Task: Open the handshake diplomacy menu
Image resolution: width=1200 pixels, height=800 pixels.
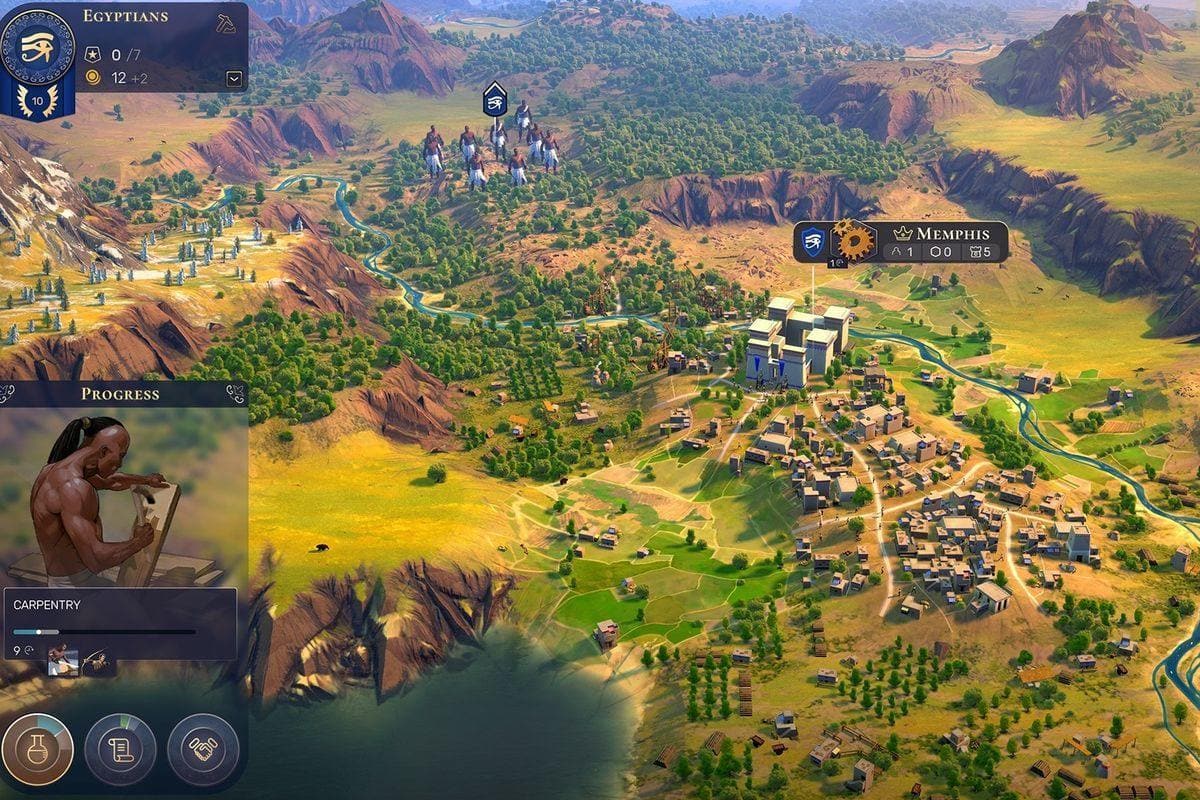Action: pos(203,749)
